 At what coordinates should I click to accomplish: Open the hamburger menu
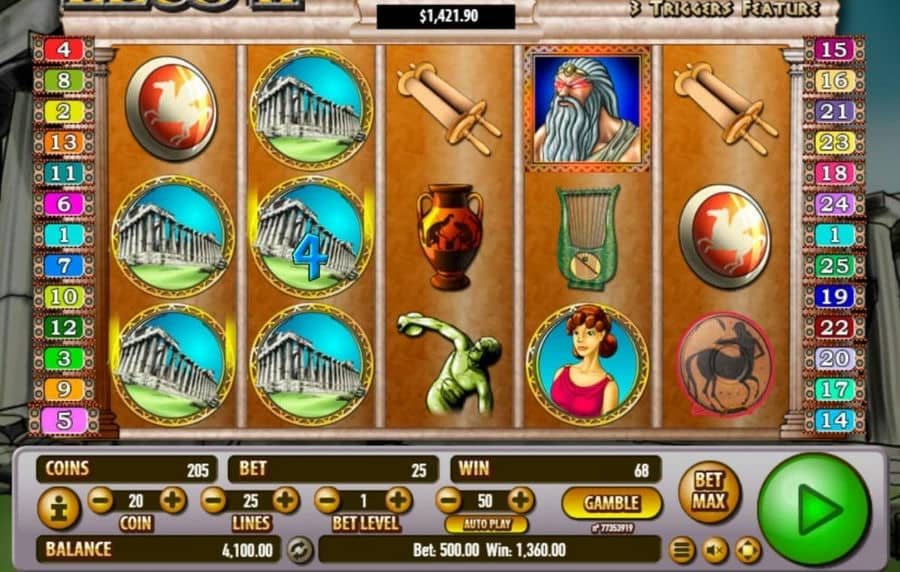(682, 549)
